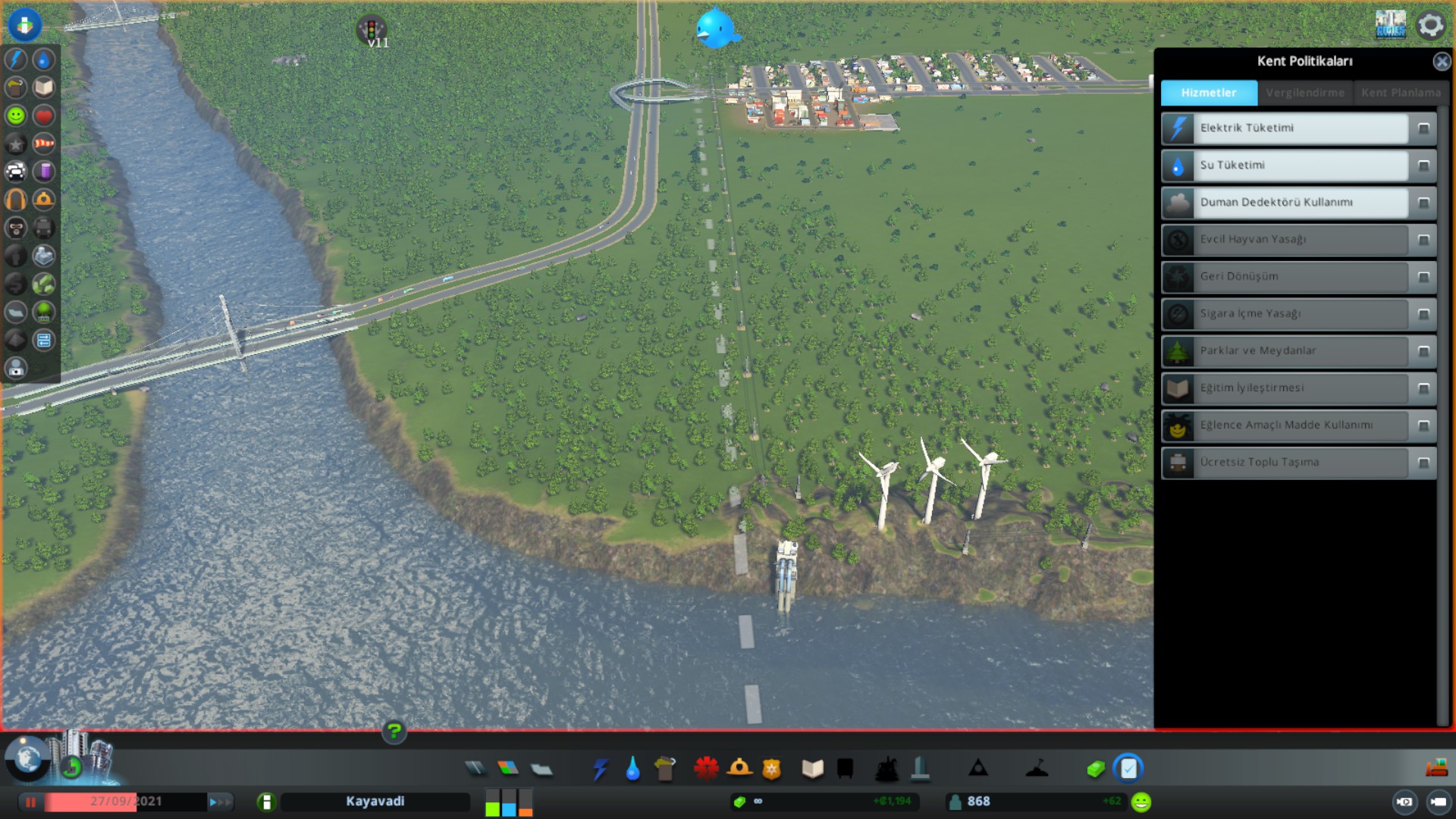Open the bulldozer tool
This screenshot has width=1456, height=819.
pos(1436,768)
